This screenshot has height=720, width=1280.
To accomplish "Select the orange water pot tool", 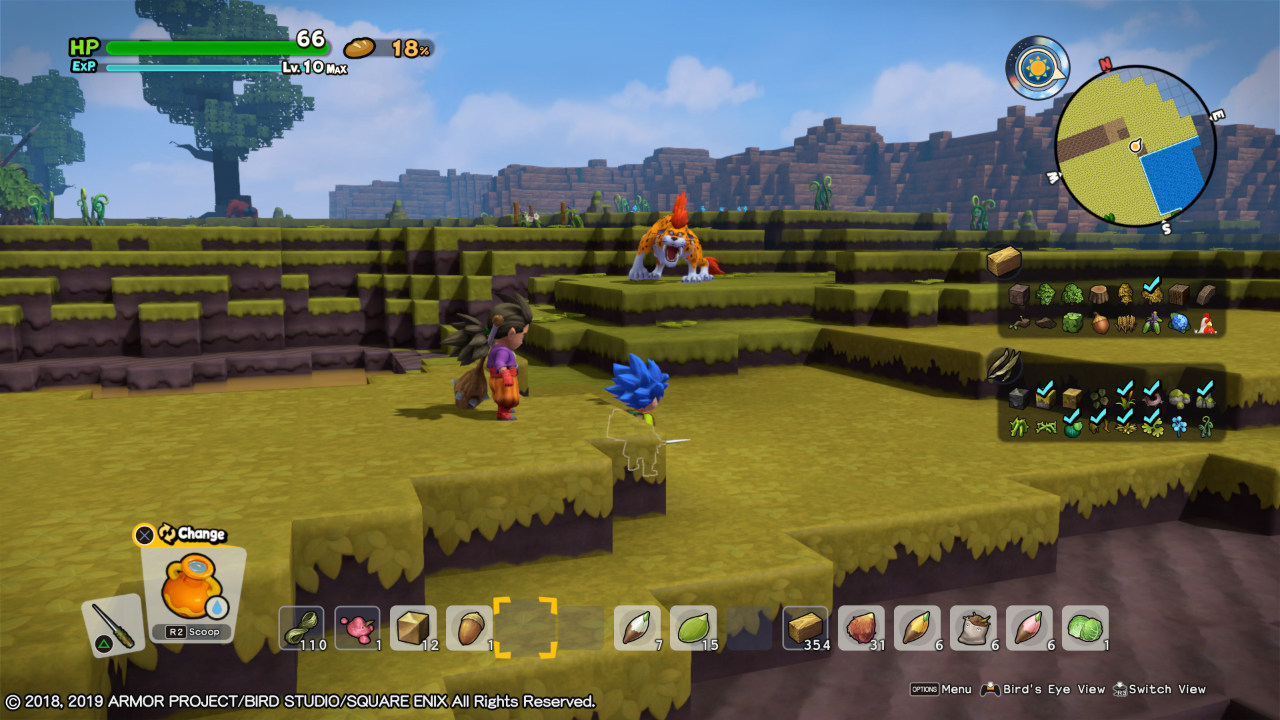I will point(191,586).
